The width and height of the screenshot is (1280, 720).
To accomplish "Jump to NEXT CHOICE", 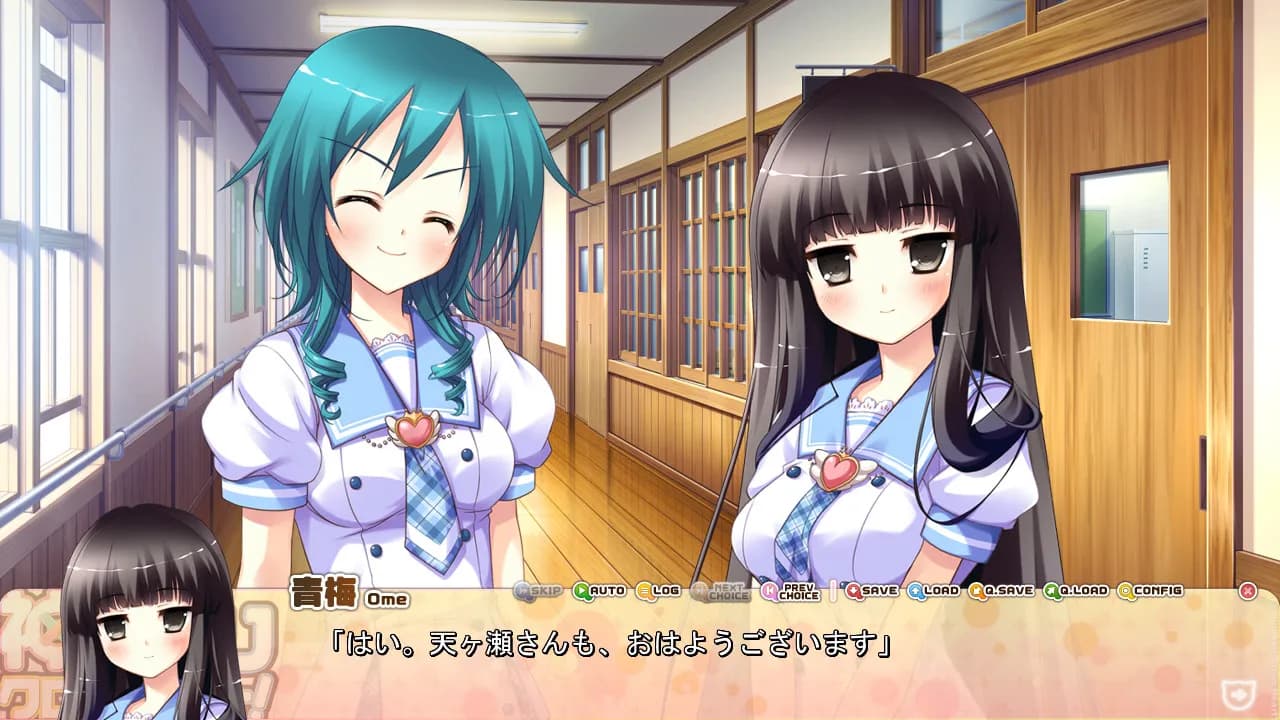I will [x=719, y=591].
